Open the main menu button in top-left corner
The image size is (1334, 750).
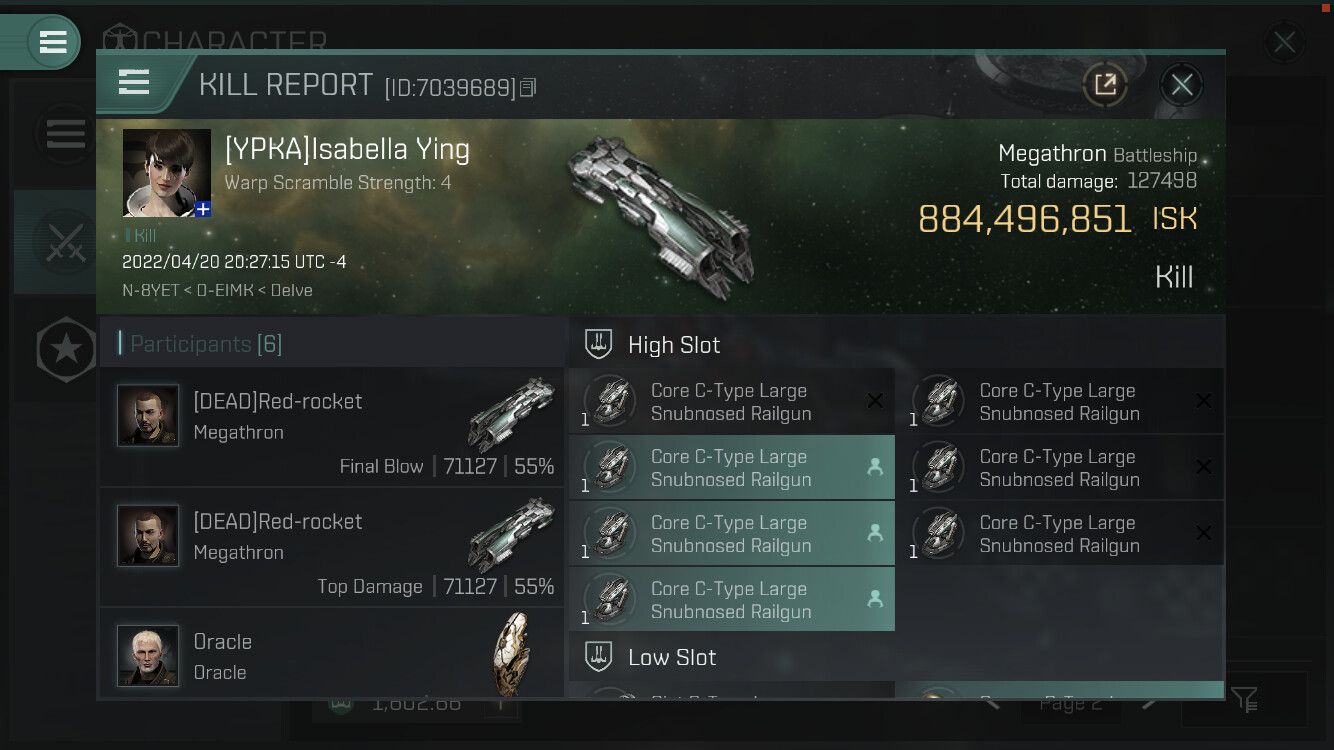52,42
